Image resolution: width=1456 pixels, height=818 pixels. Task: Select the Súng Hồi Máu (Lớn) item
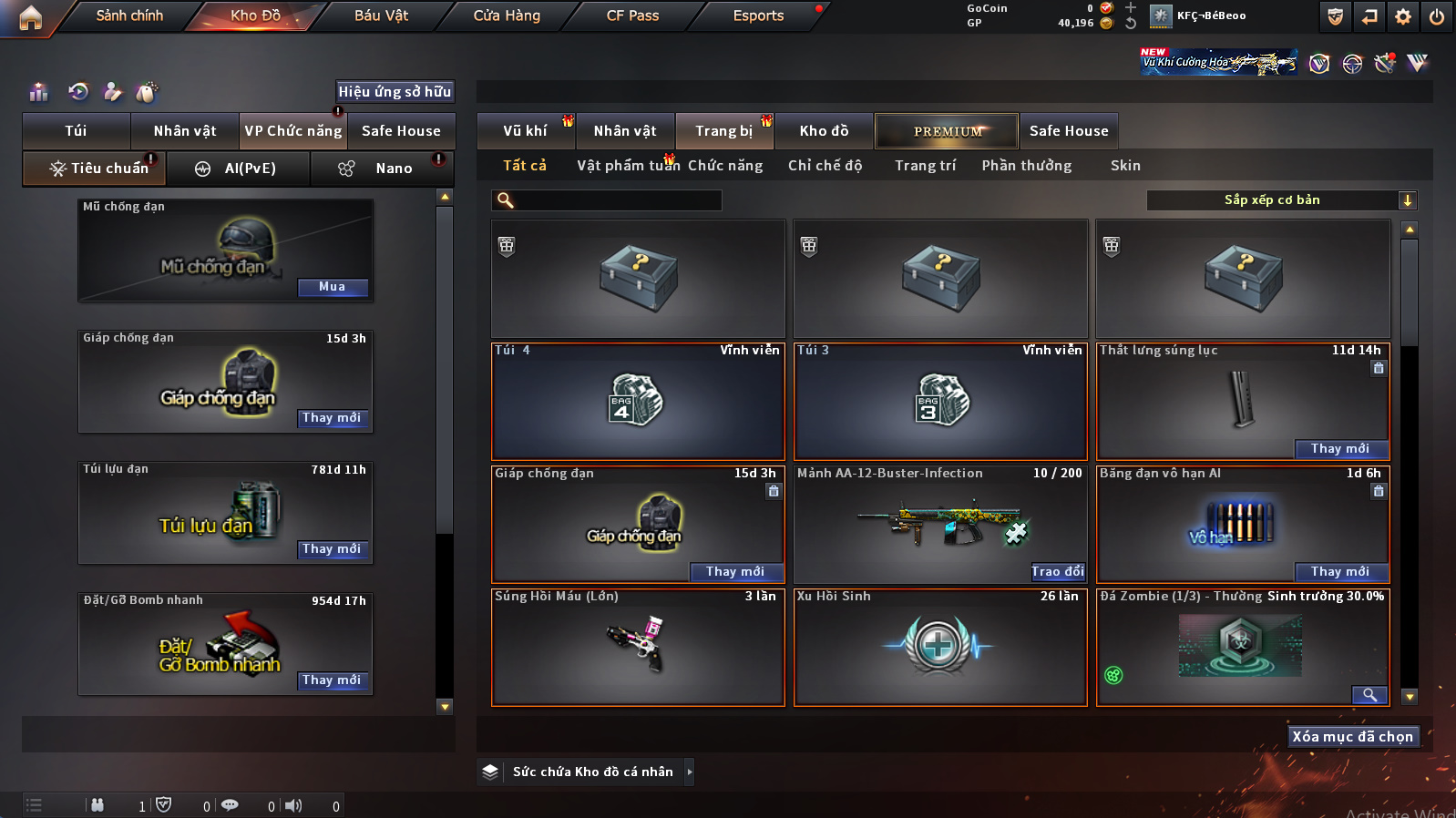[x=638, y=648]
